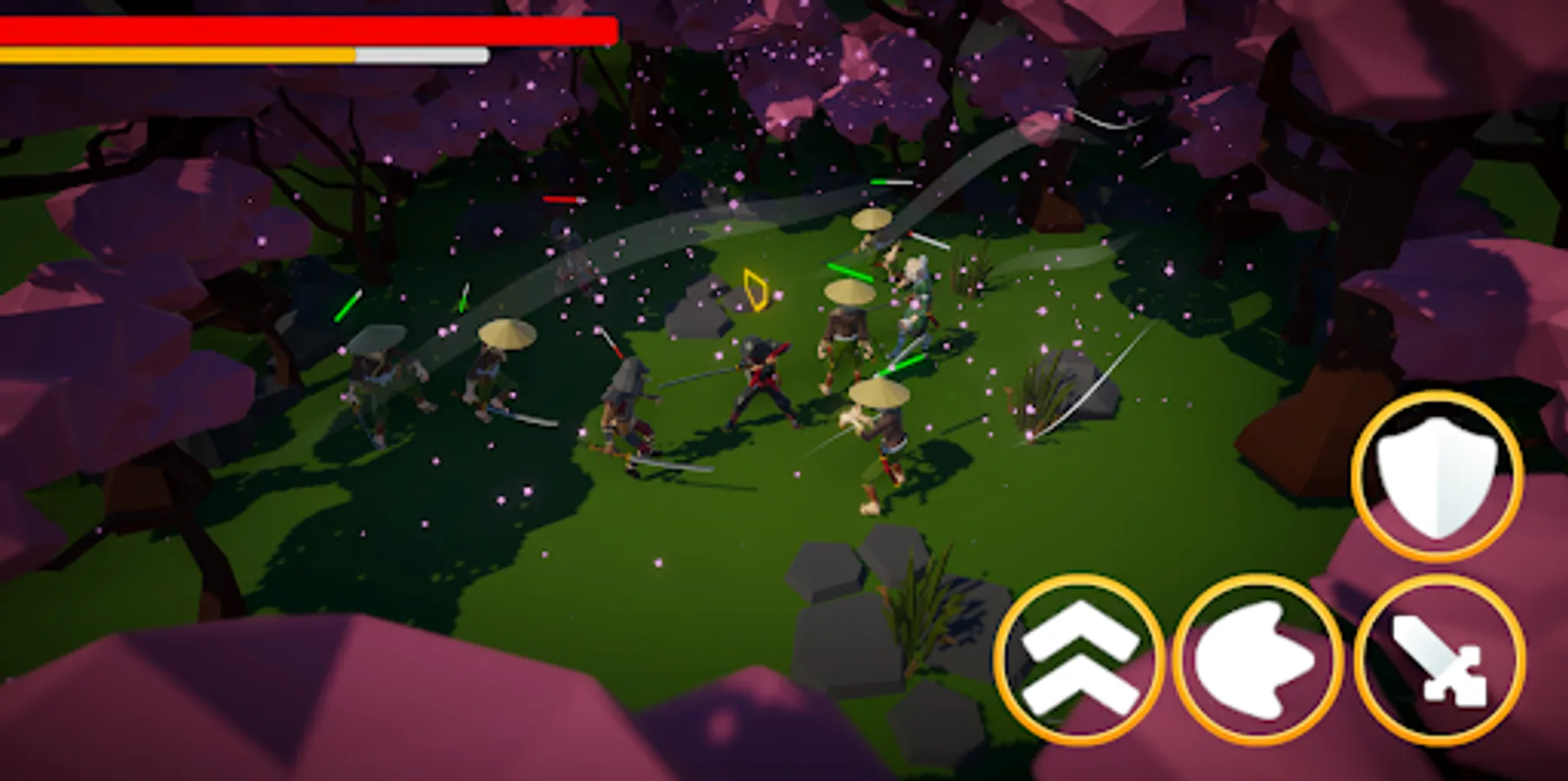Image resolution: width=1568 pixels, height=781 pixels.
Task: Tap the red health bar at top
Action: 304,29
